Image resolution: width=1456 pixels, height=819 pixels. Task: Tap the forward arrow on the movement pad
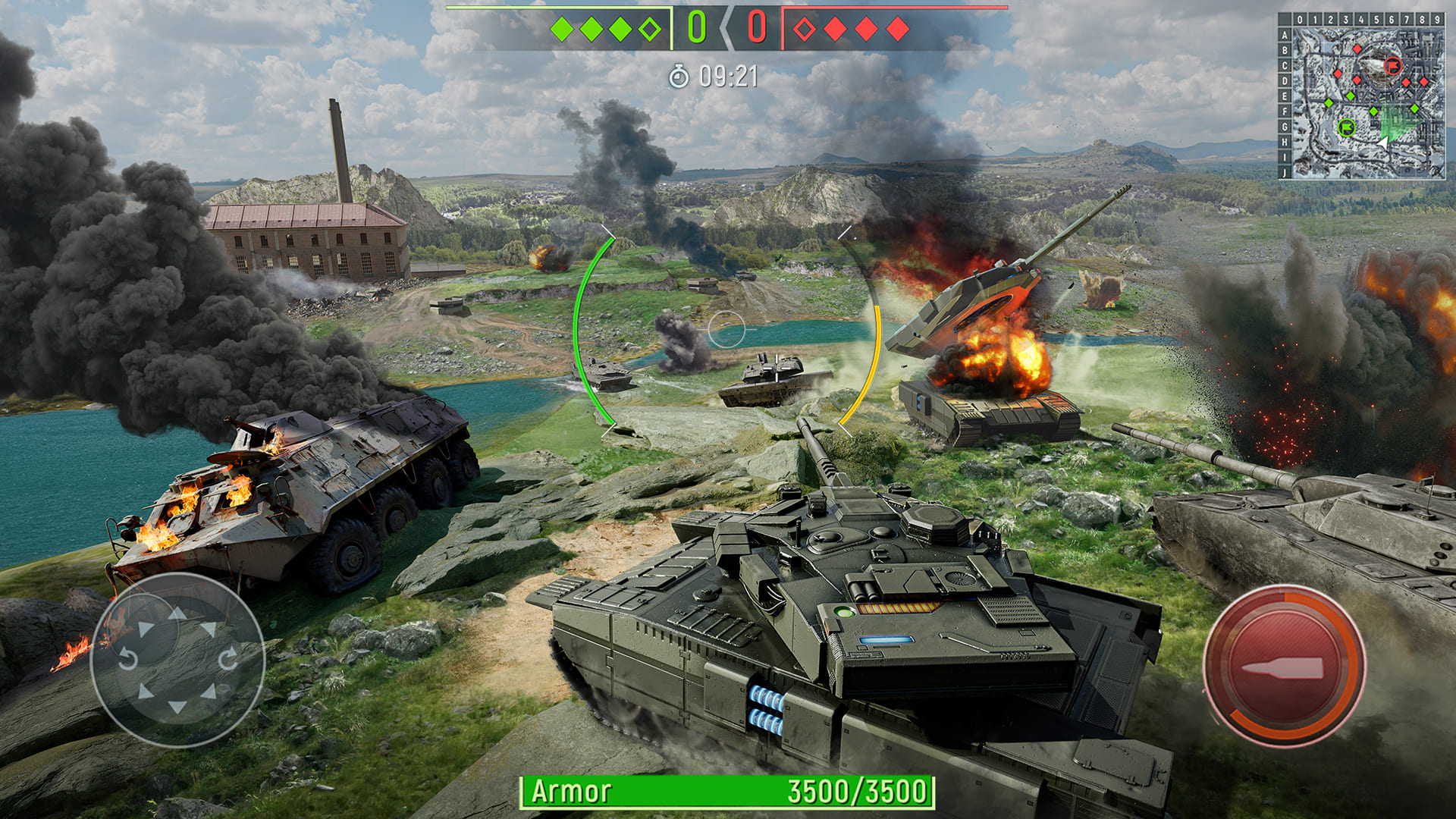click(177, 613)
